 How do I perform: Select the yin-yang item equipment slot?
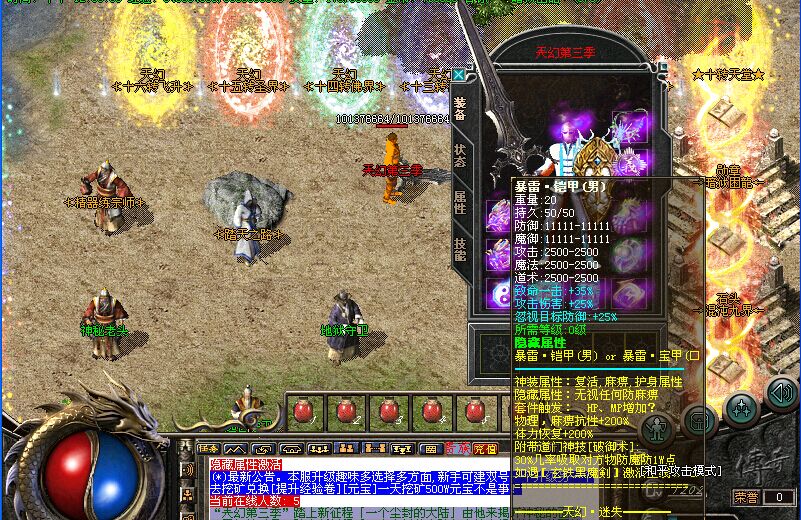pos(498,293)
